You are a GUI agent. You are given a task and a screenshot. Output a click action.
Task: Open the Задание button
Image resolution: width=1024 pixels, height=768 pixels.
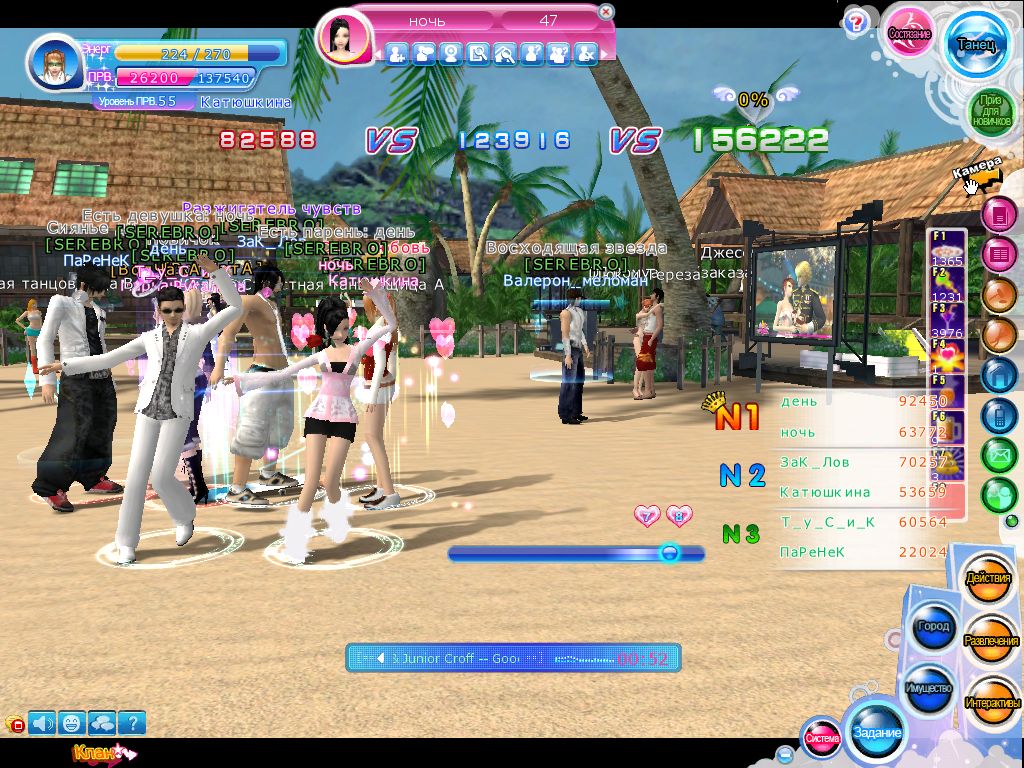coord(877,732)
